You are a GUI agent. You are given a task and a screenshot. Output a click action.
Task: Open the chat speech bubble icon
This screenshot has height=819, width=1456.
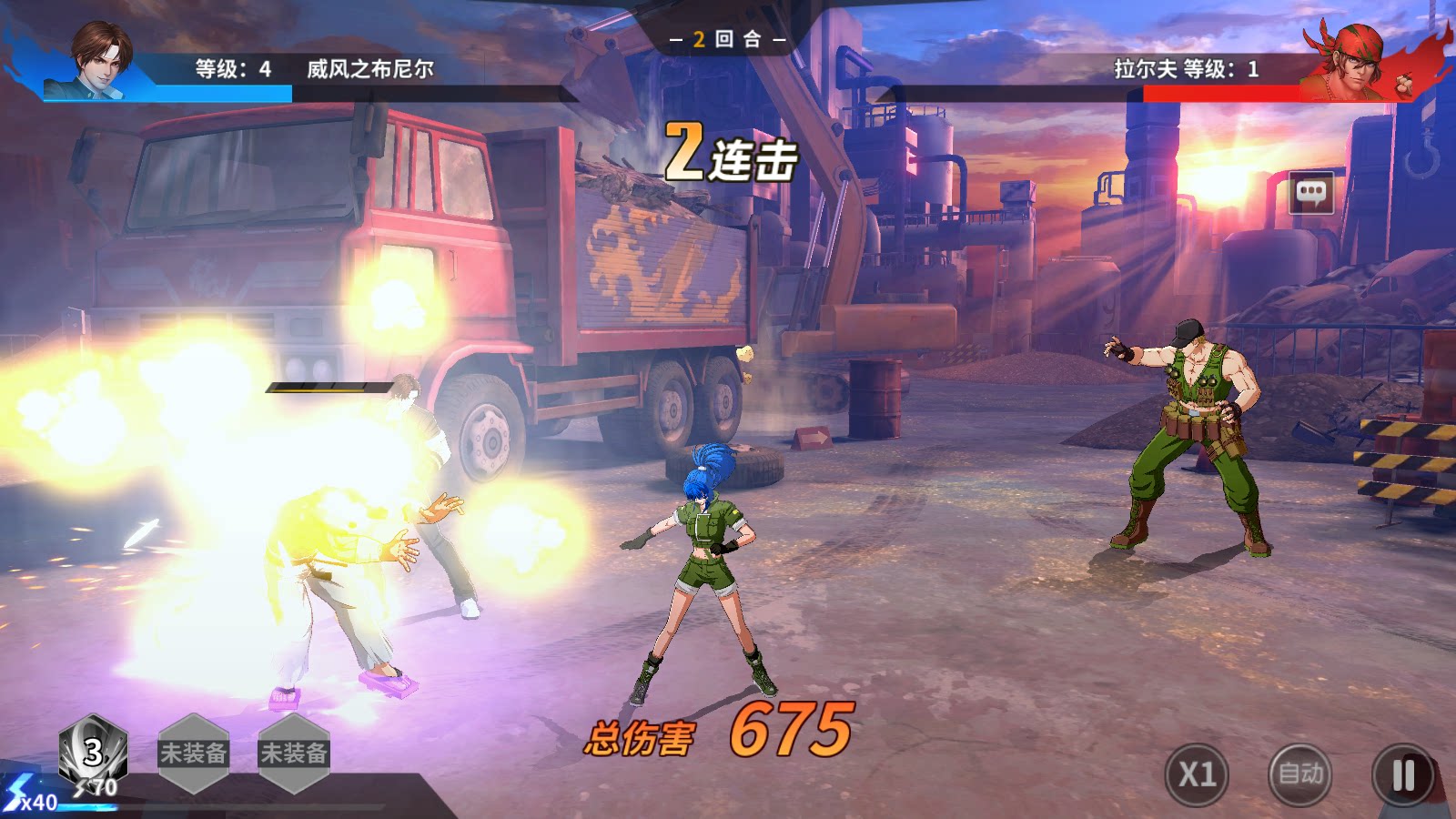point(1311,192)
